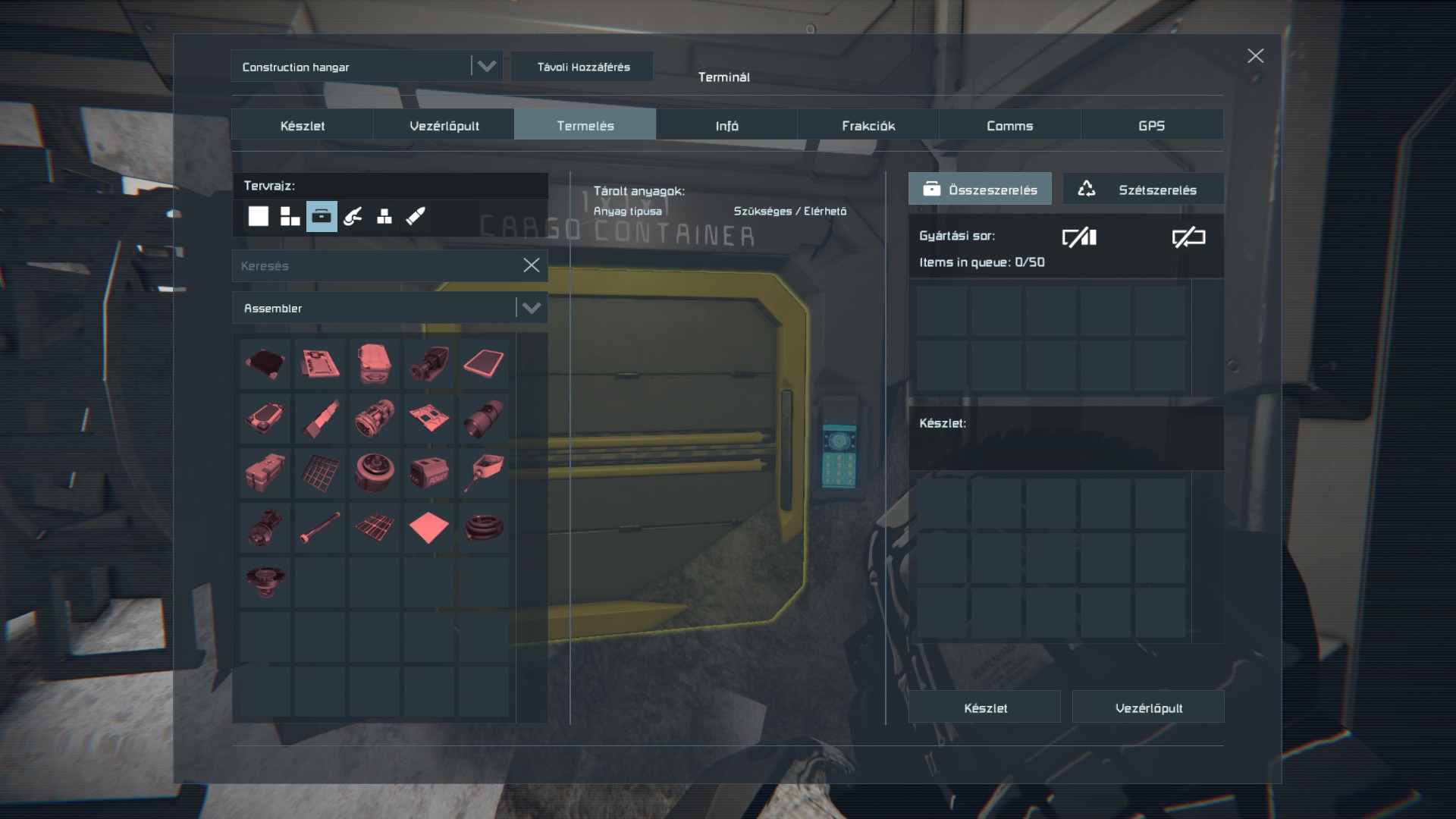Open the Vezérlőpult tab
1456x819 pixels.
444,126
